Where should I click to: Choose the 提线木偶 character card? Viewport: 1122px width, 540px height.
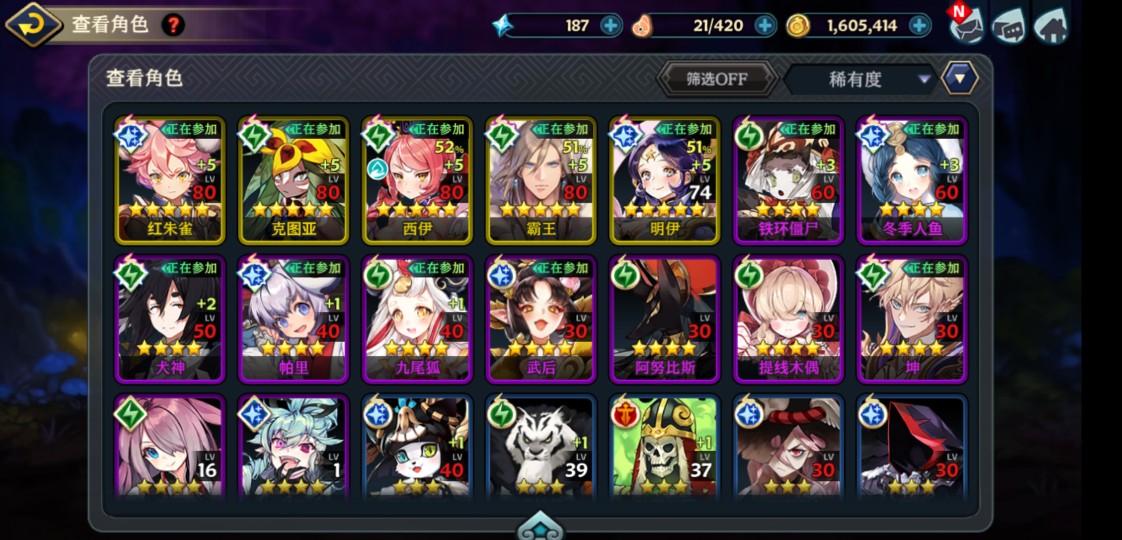click(788, 320)
